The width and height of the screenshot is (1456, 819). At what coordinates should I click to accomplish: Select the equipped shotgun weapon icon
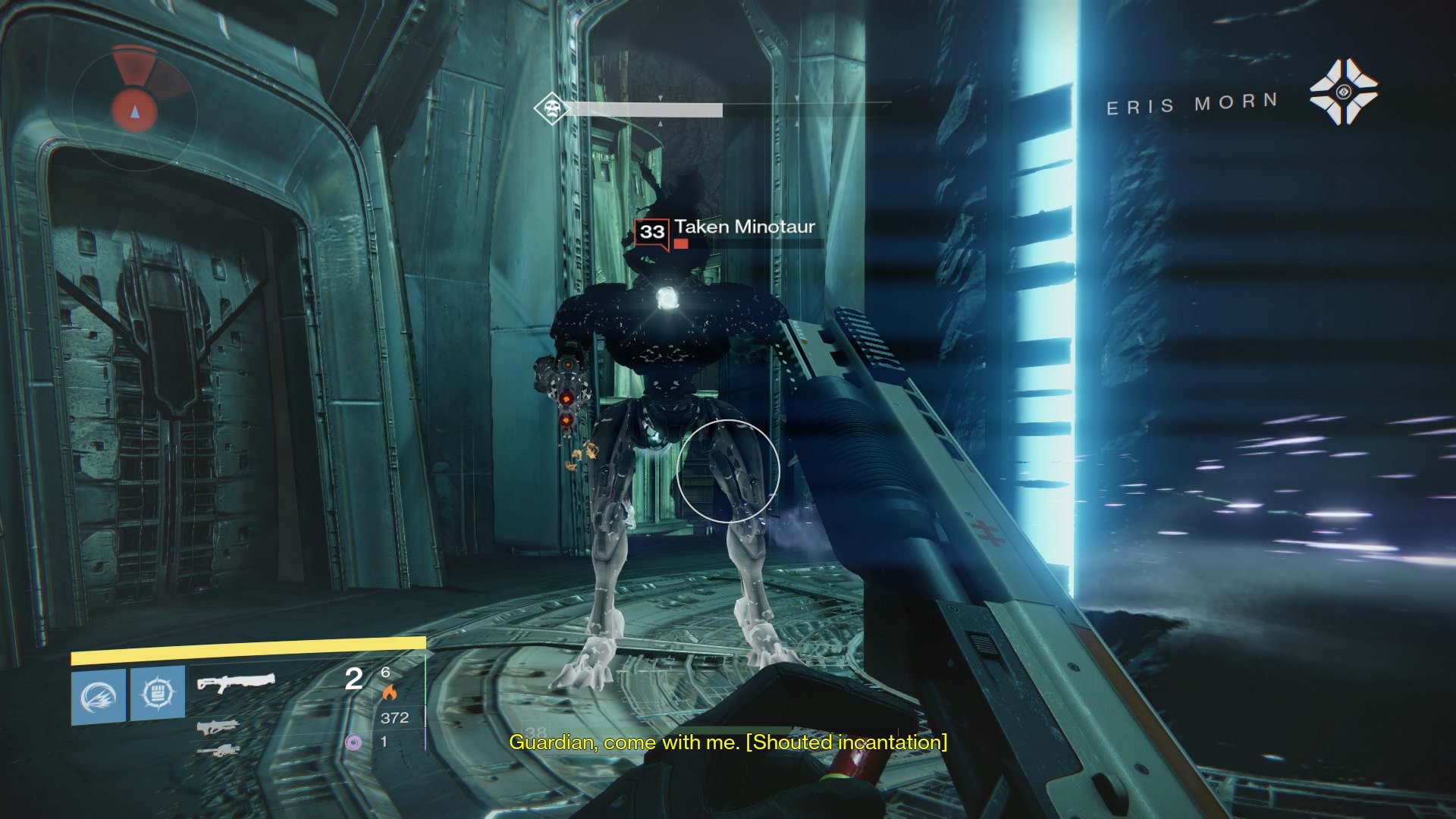click(x=236, y=682)
